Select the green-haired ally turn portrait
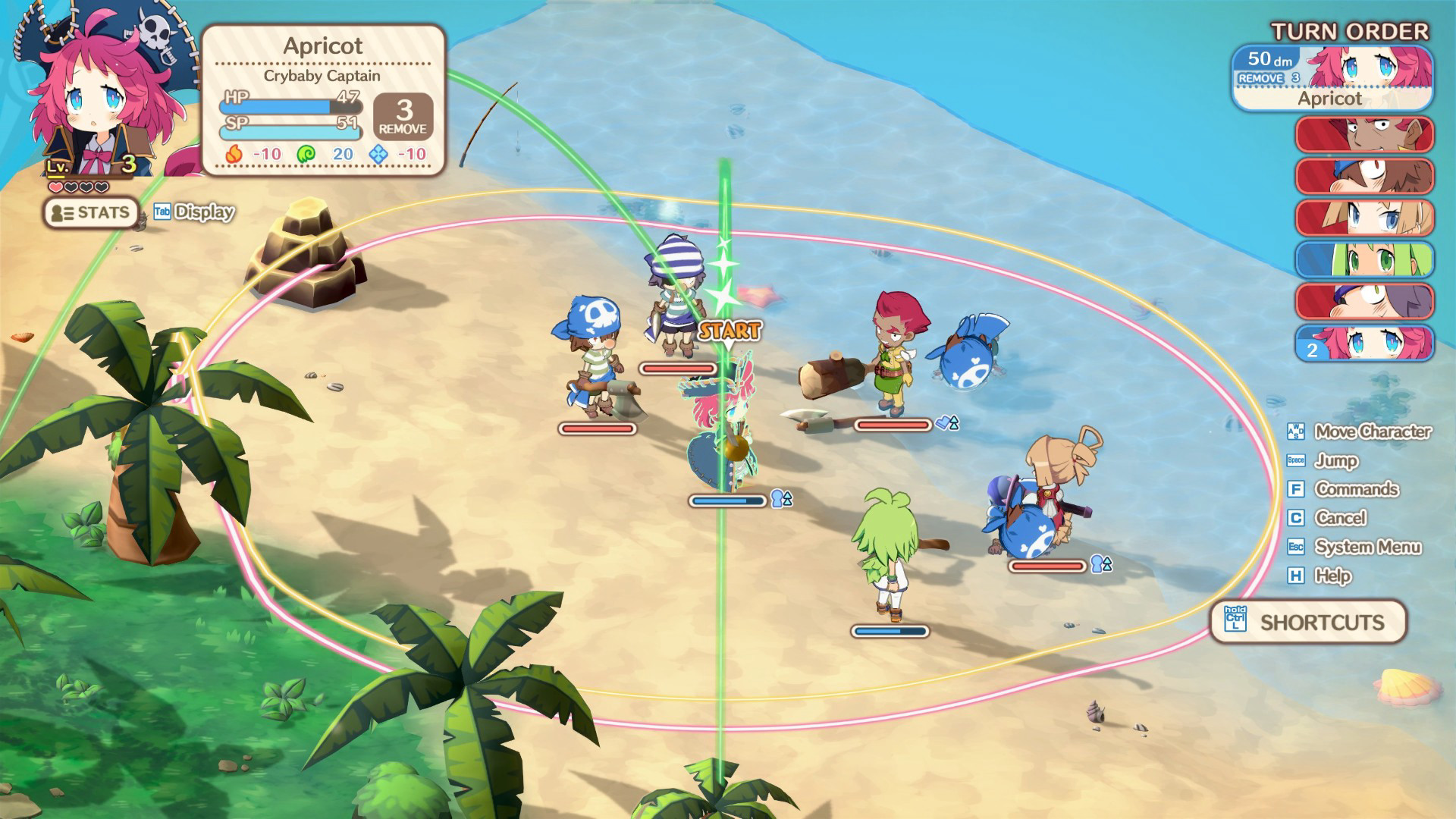 (x=1364, y=260)
